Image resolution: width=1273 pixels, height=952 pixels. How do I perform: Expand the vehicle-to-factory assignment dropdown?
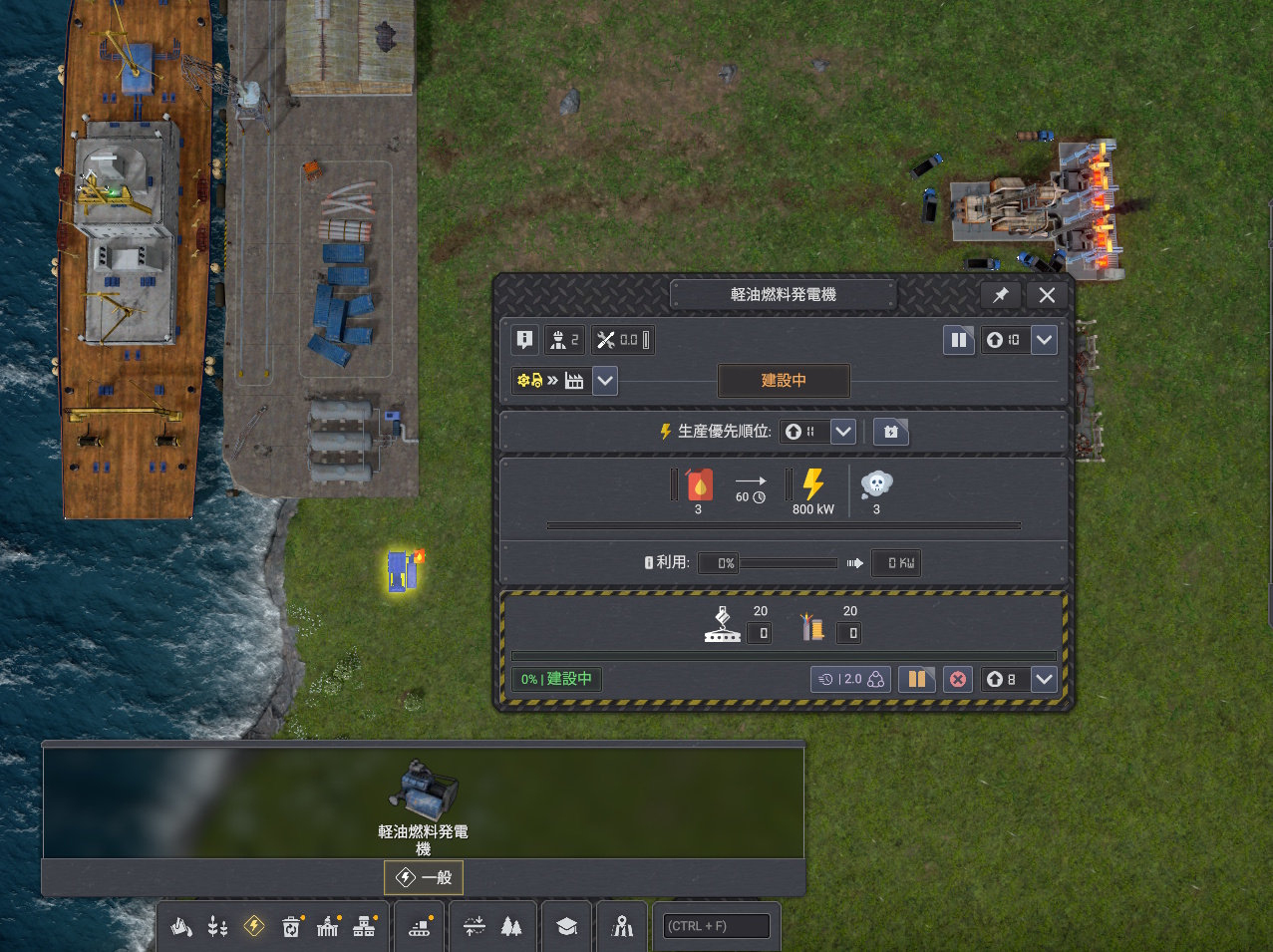tap(605, 381)
